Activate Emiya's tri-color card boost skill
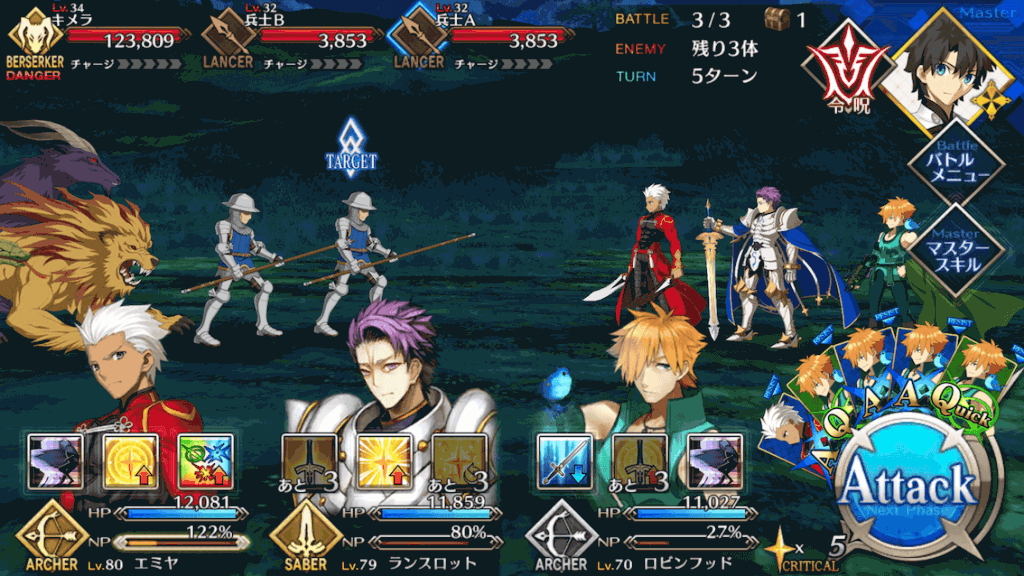 [204, 461]
